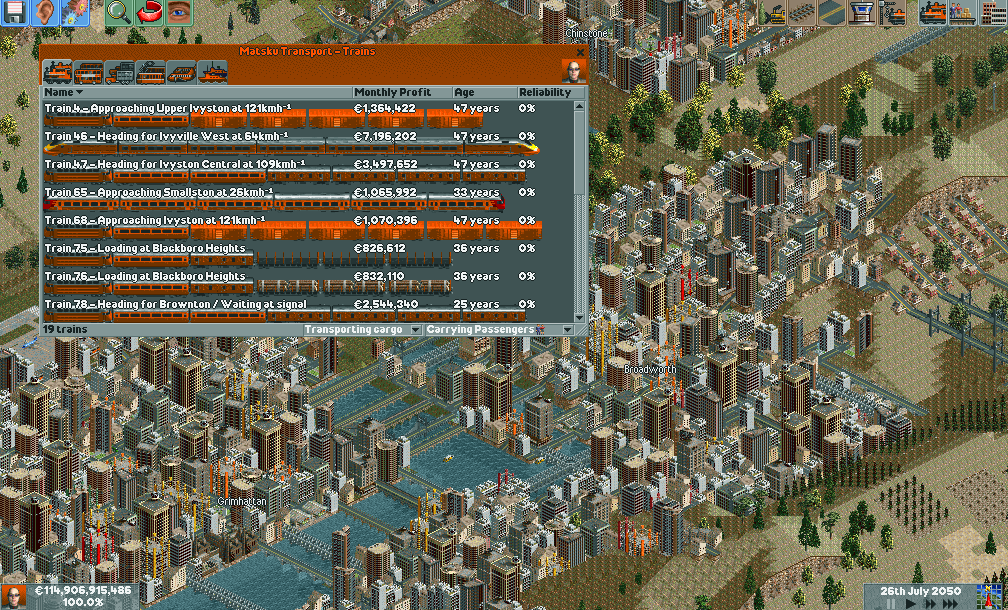Switch to the trams vehicle tab

[150, 72]
